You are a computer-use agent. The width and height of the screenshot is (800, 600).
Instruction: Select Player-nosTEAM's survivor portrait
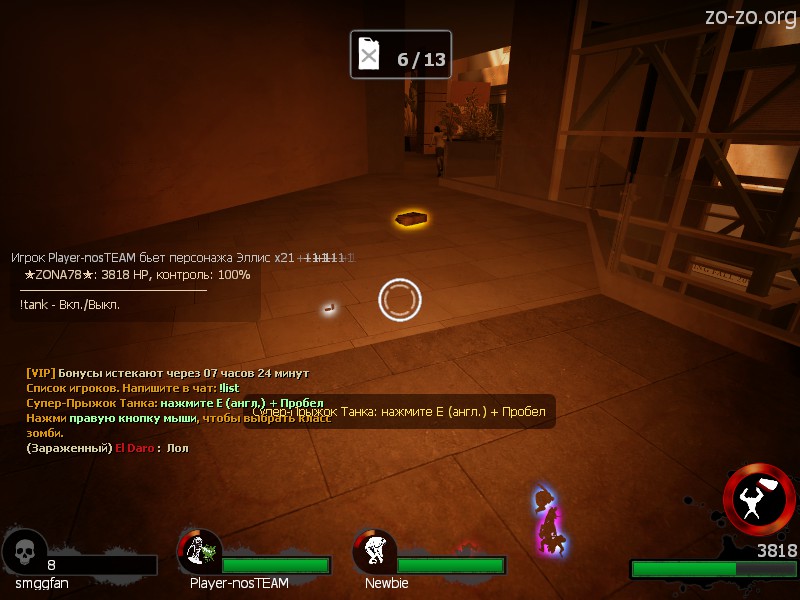pos(200,551)
